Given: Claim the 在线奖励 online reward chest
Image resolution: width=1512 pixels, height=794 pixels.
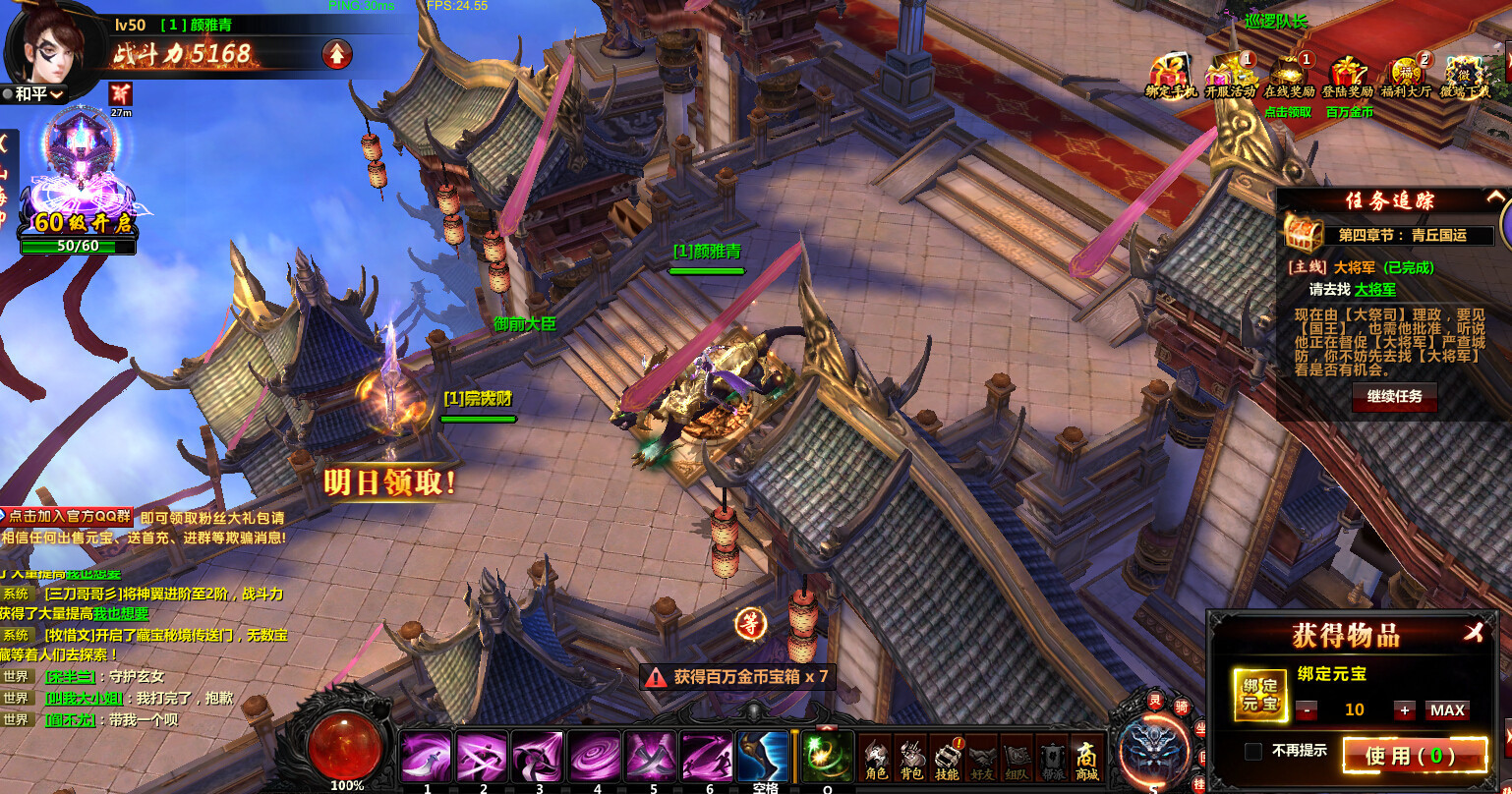Looking at the screenshot, I should click(1289, 75).
